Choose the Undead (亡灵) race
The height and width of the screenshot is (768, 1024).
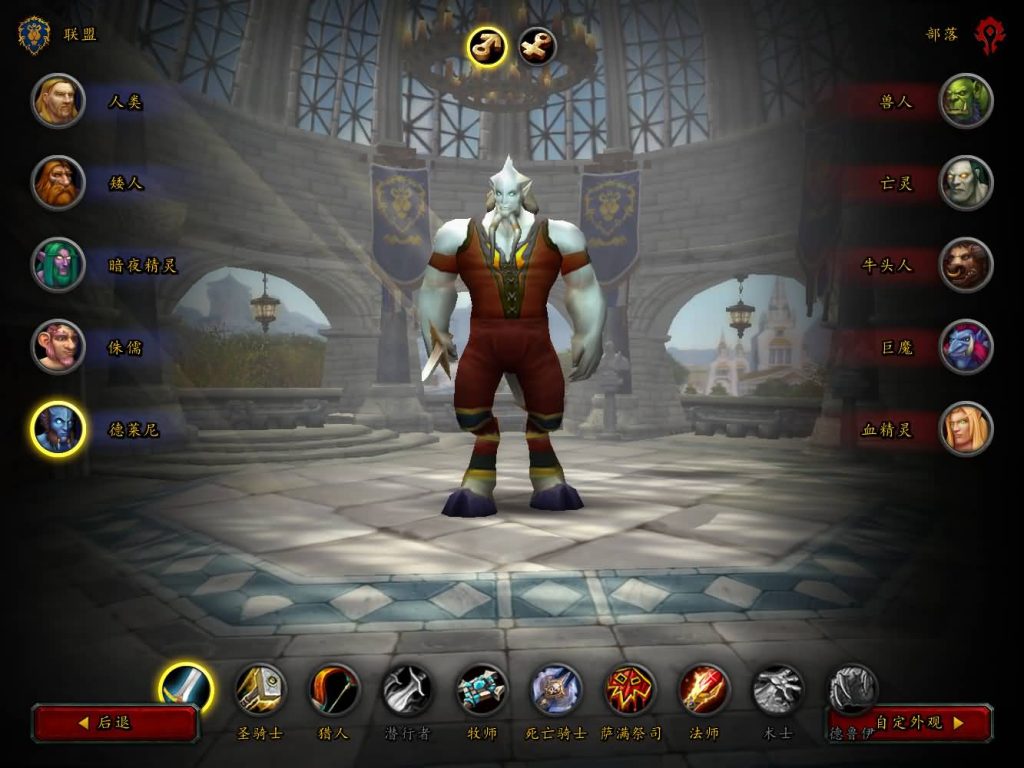click(x=966, y=183)
